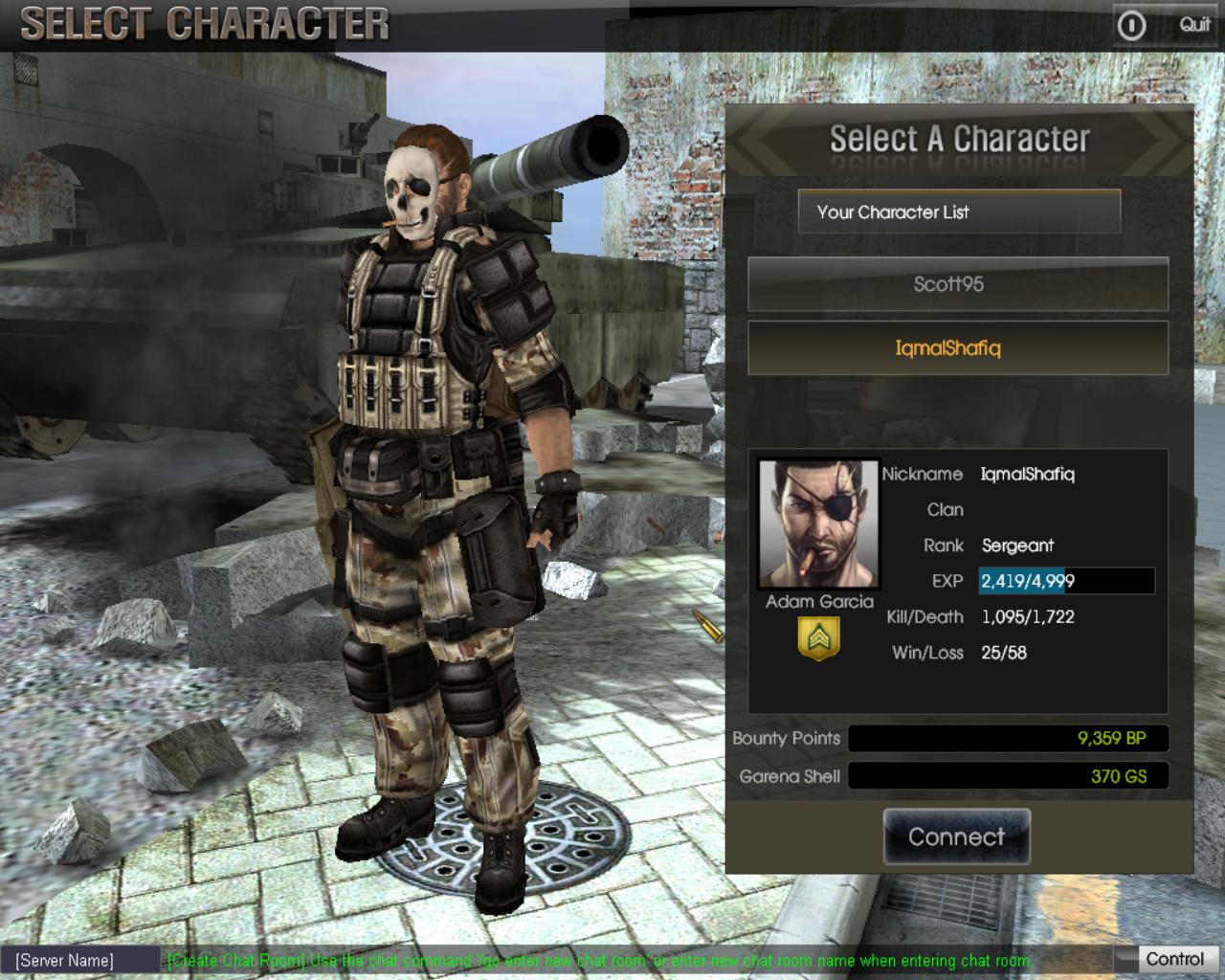The image size is (1225, 980).
Task: Click the Adam Garcia character portrait
Action: (x=819, y=524)
